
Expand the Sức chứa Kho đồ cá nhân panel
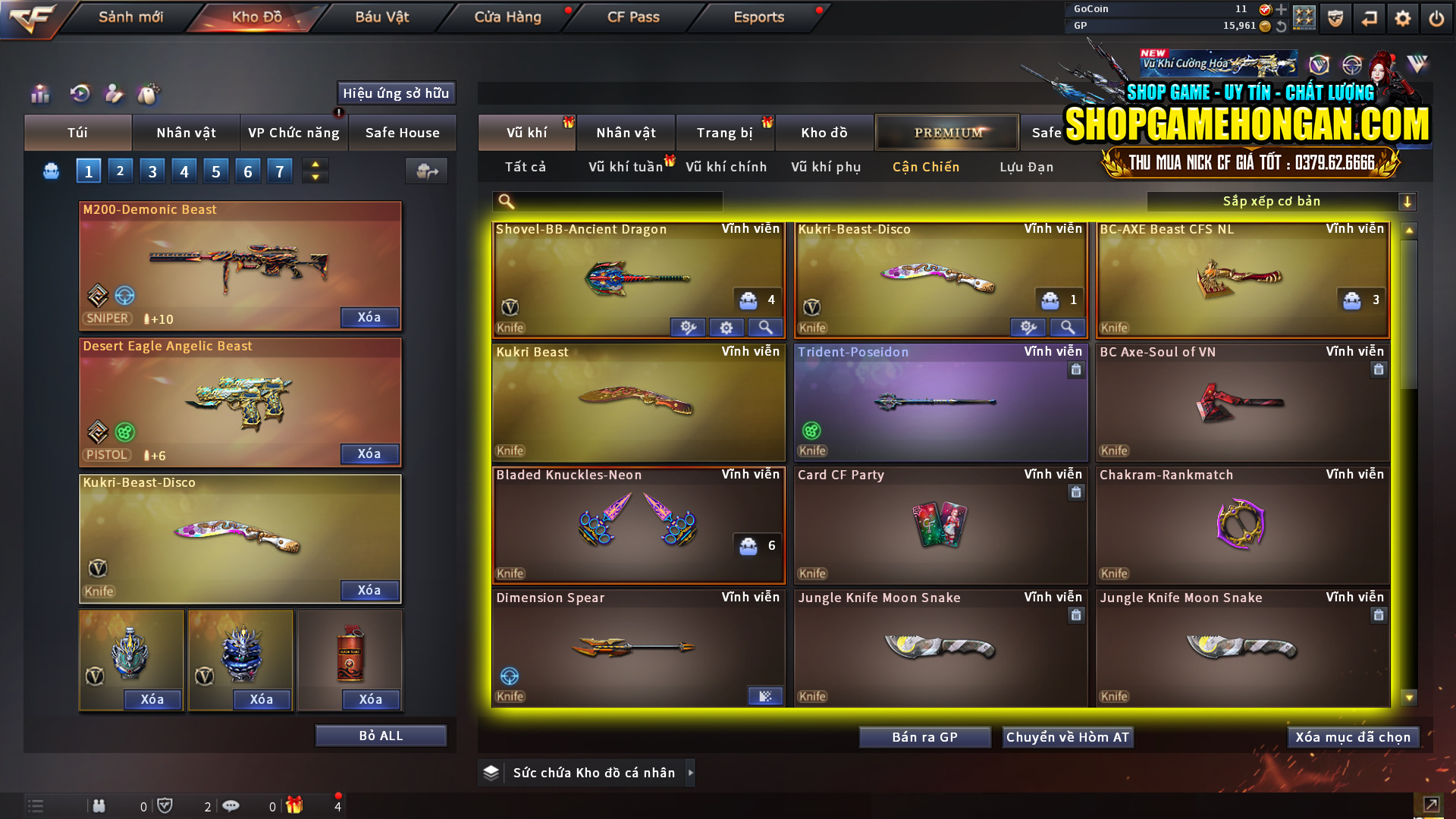point(691,773)
